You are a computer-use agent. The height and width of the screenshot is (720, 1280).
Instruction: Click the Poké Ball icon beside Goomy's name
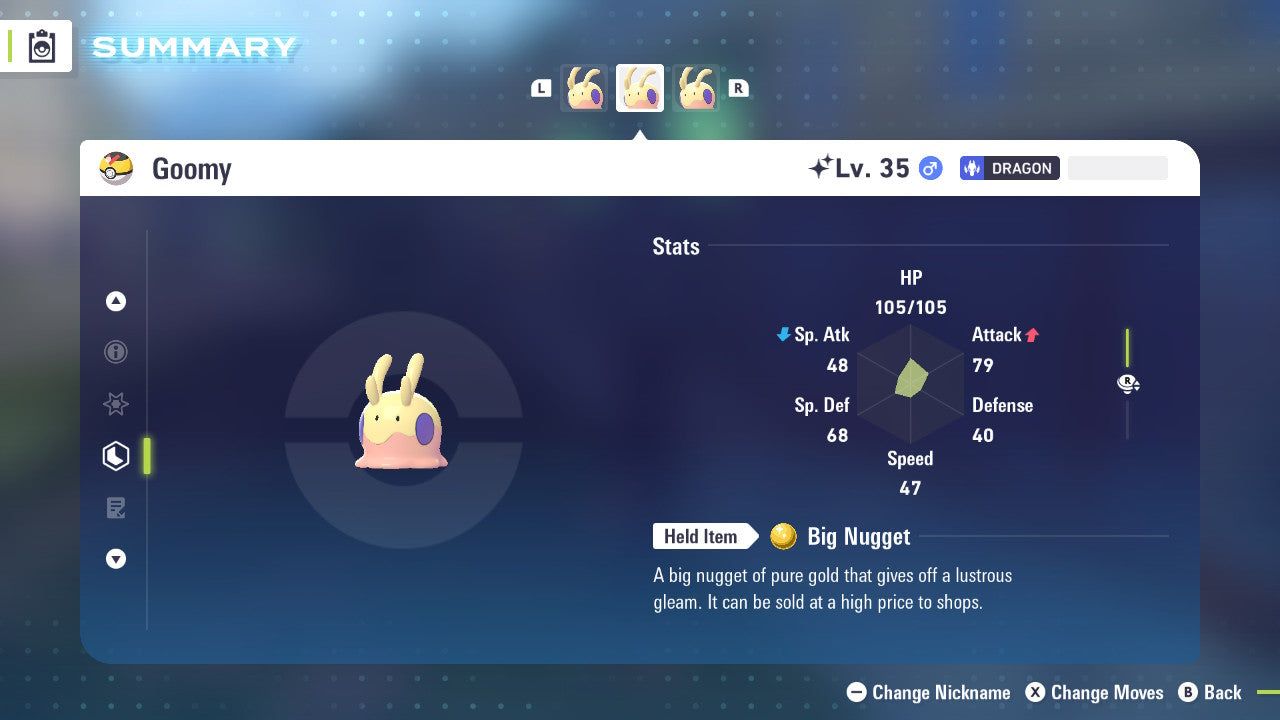click(x=117, y=168)
